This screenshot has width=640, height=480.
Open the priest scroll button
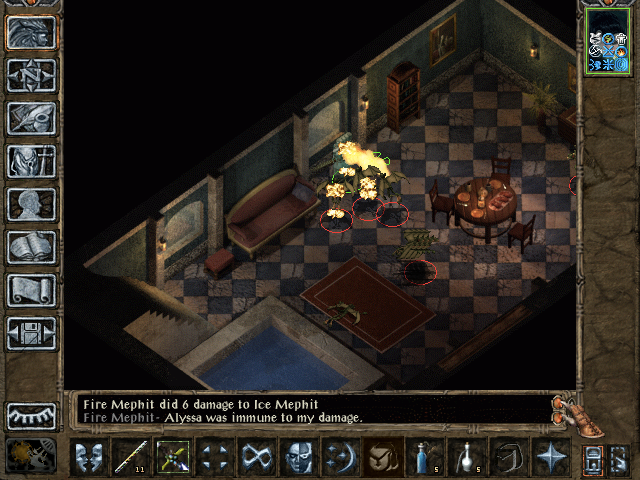pyautogui.click(x=32, y=290)
